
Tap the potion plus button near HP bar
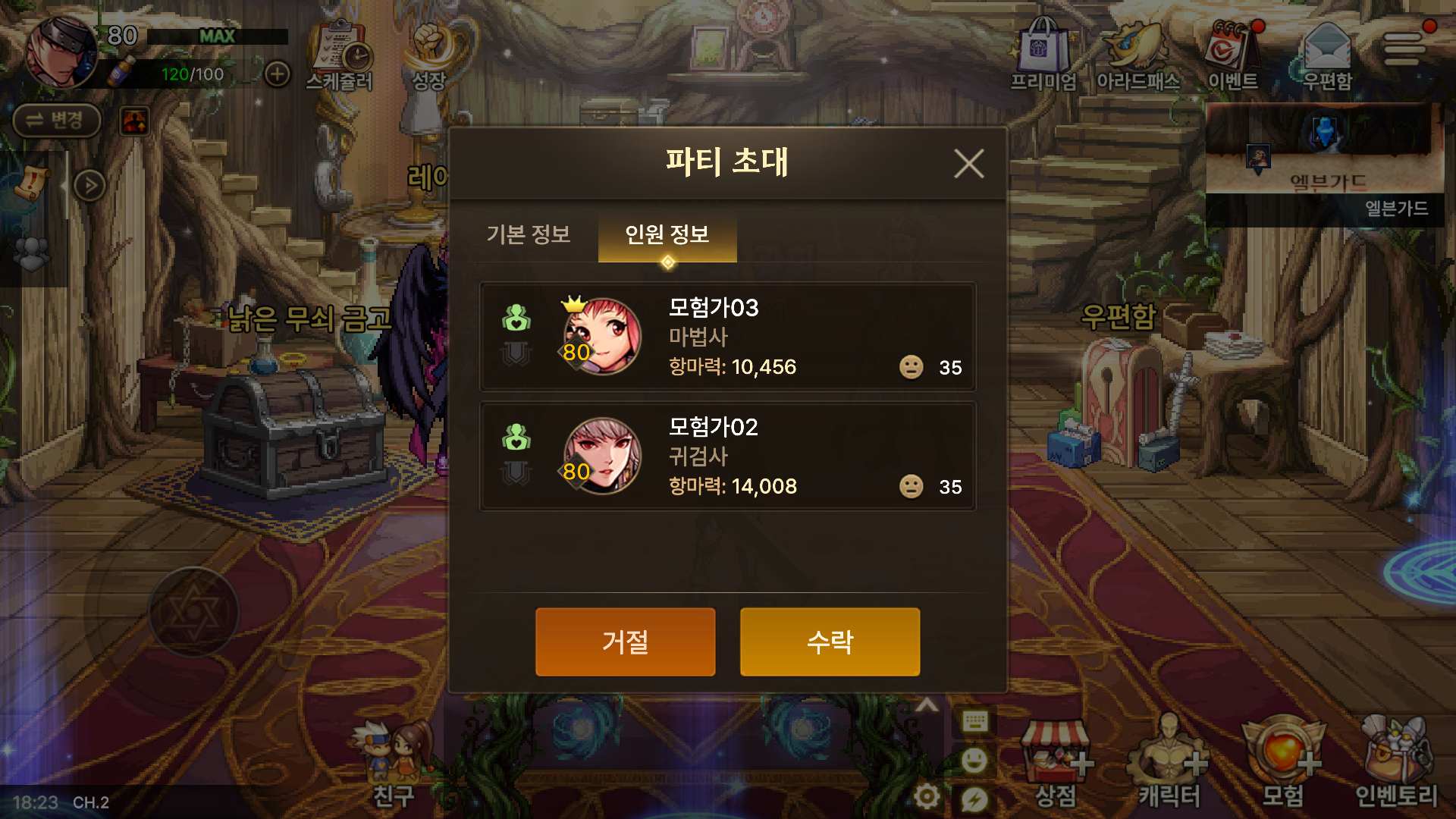coord(278,73)
